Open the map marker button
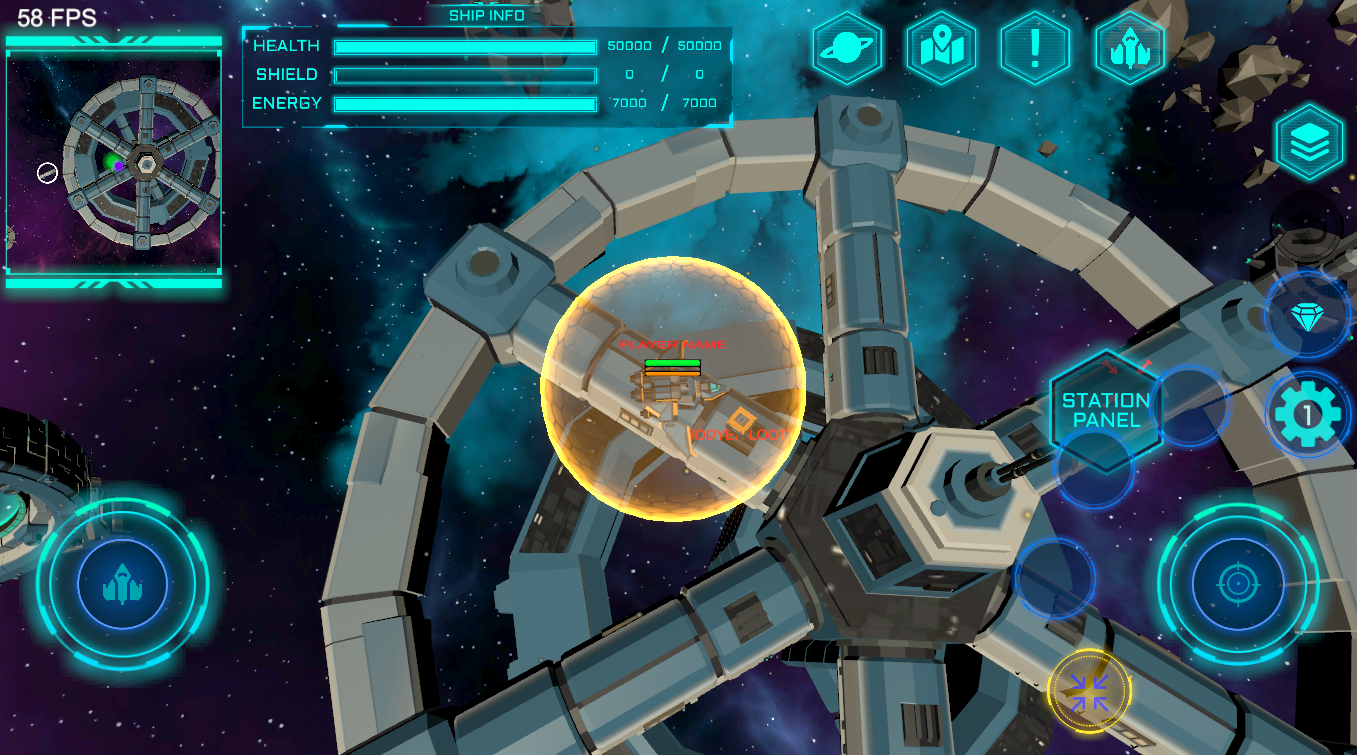This screenshot has width=1357, height=755. (x=941, y=48)
